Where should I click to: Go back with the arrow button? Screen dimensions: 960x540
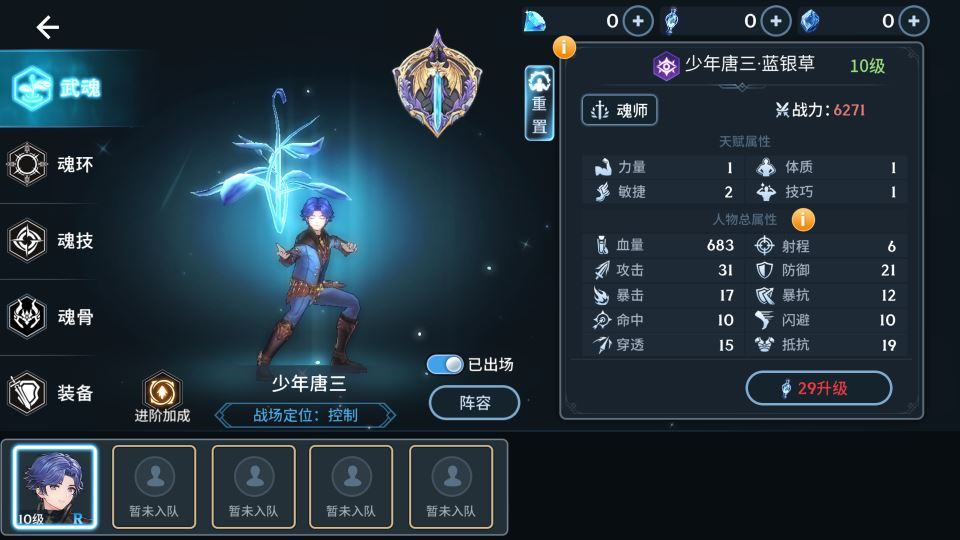[48, 27]
